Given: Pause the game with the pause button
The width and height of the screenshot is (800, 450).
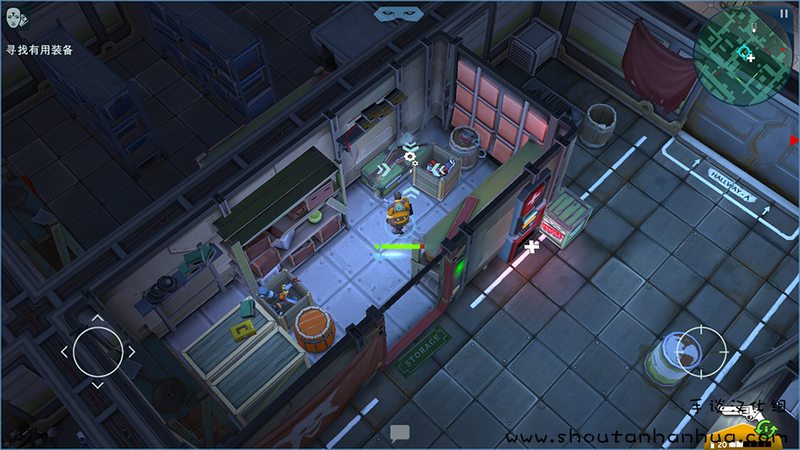Looking at the screenshot, I should (x=783, y=13).
